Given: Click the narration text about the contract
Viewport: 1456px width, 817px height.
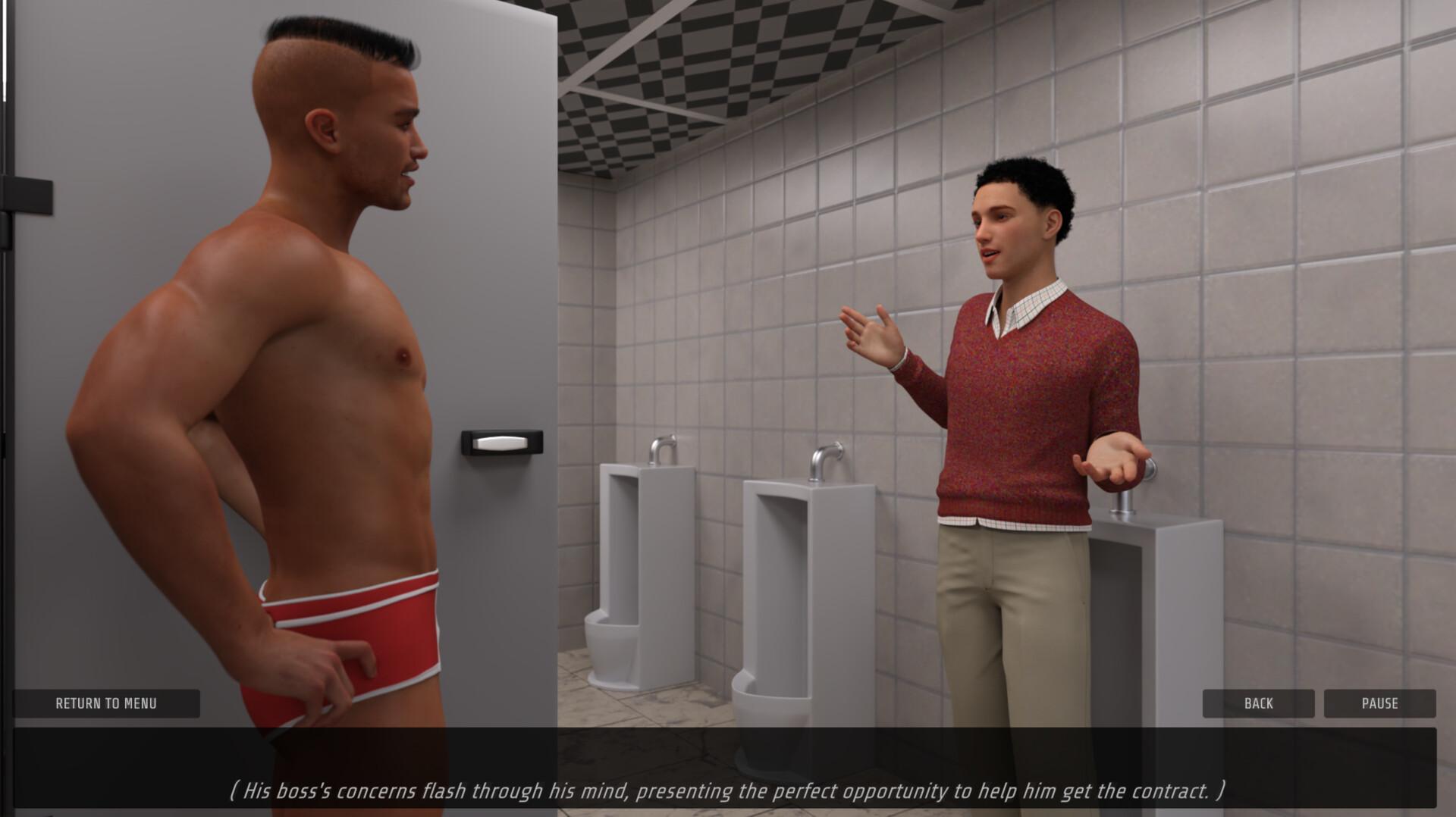Looking at the screenshot, I should pos(728,790).
